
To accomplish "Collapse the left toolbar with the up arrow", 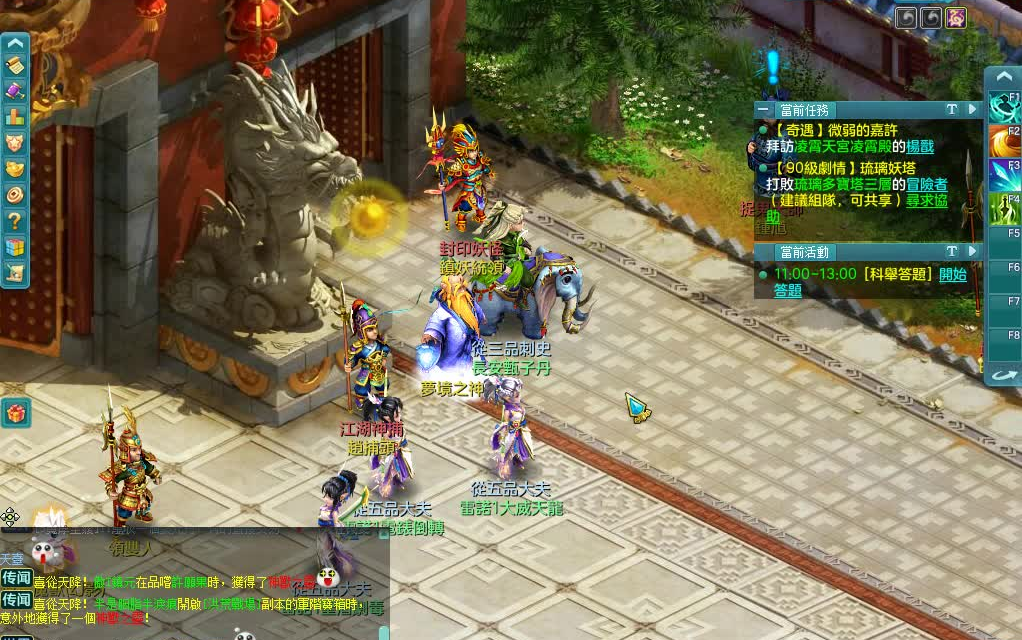I will point(15,43).
